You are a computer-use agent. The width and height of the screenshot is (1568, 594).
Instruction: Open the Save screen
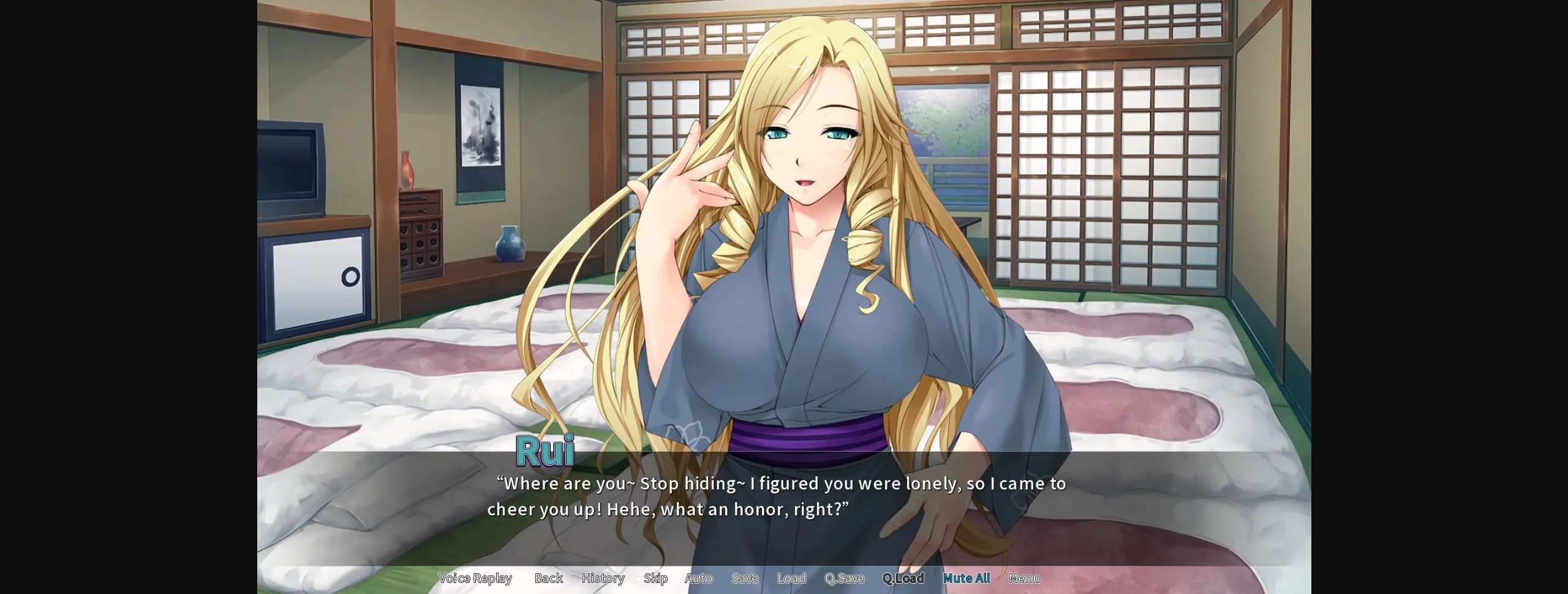(744, 577)
